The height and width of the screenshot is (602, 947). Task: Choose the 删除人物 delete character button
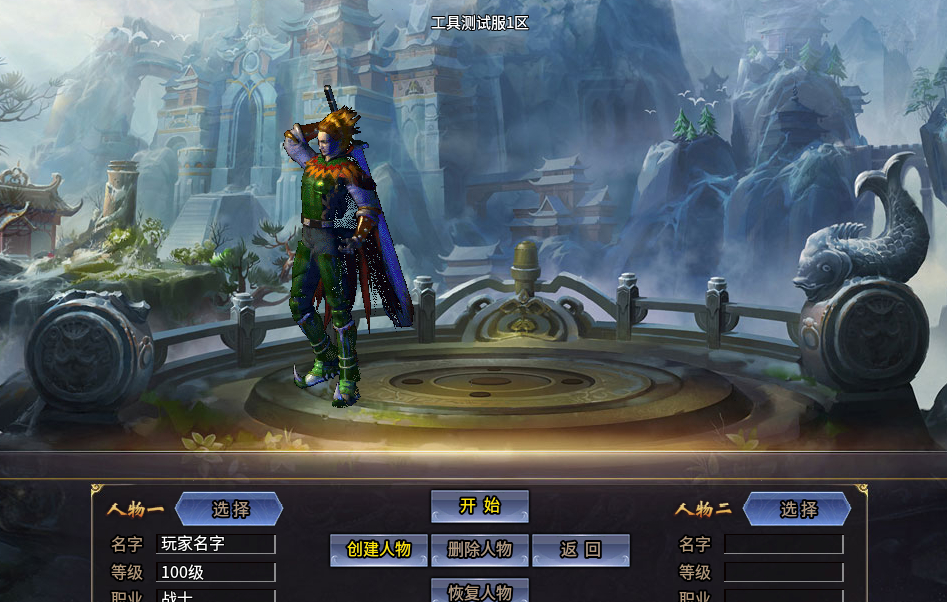point(480,550)
